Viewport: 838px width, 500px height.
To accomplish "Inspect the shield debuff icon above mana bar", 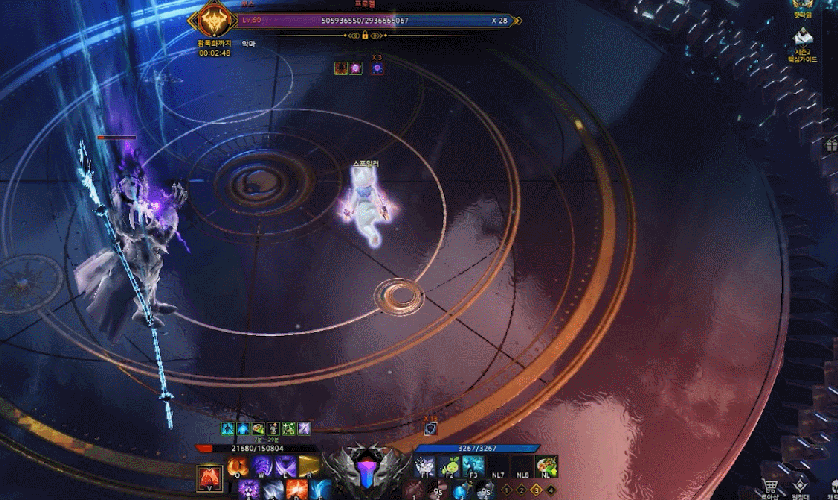I will (429, 428).
